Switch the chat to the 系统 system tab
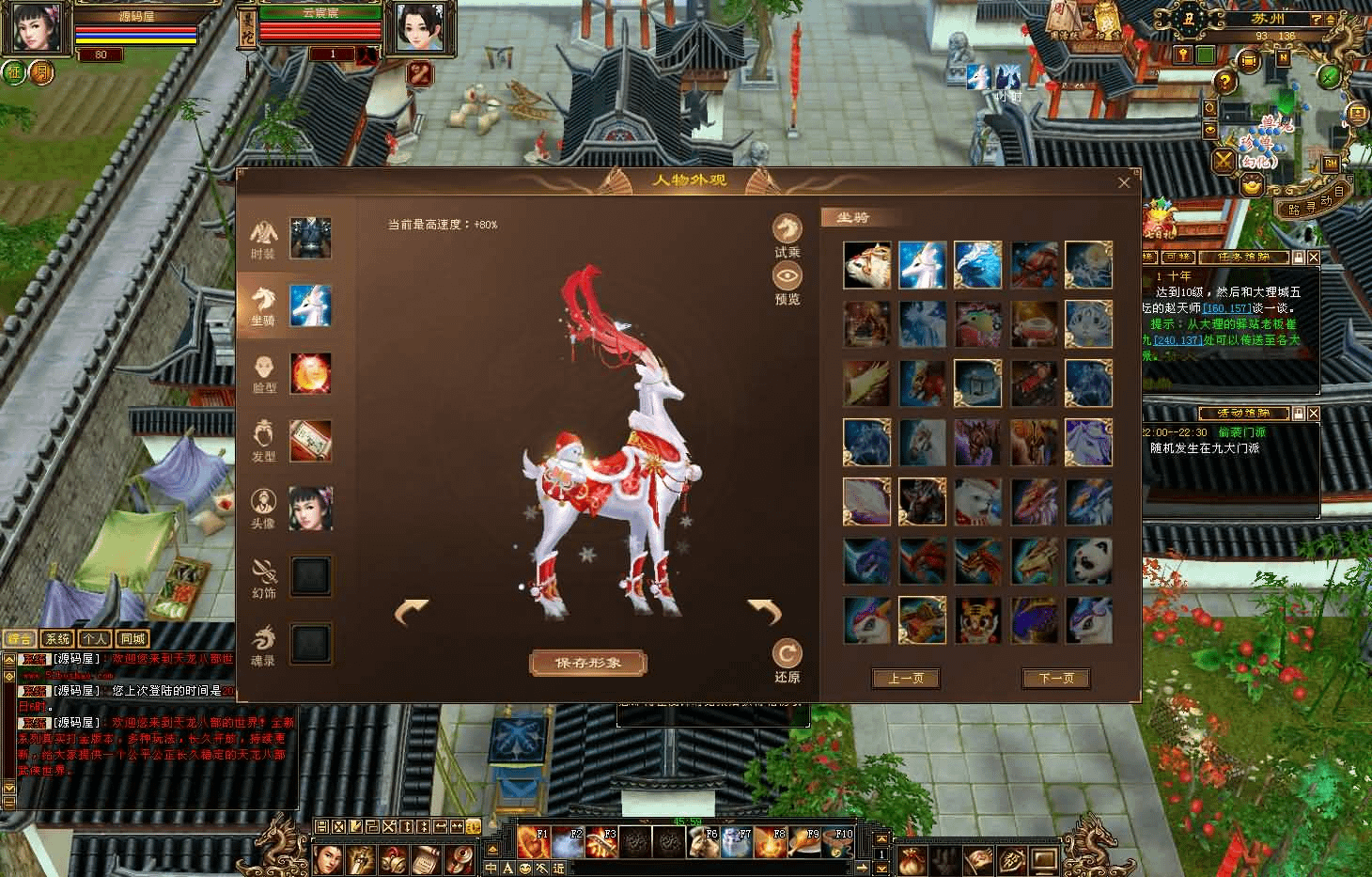Image resolution: width=1372 pixels, height=877 pixels. coord(58,639)
